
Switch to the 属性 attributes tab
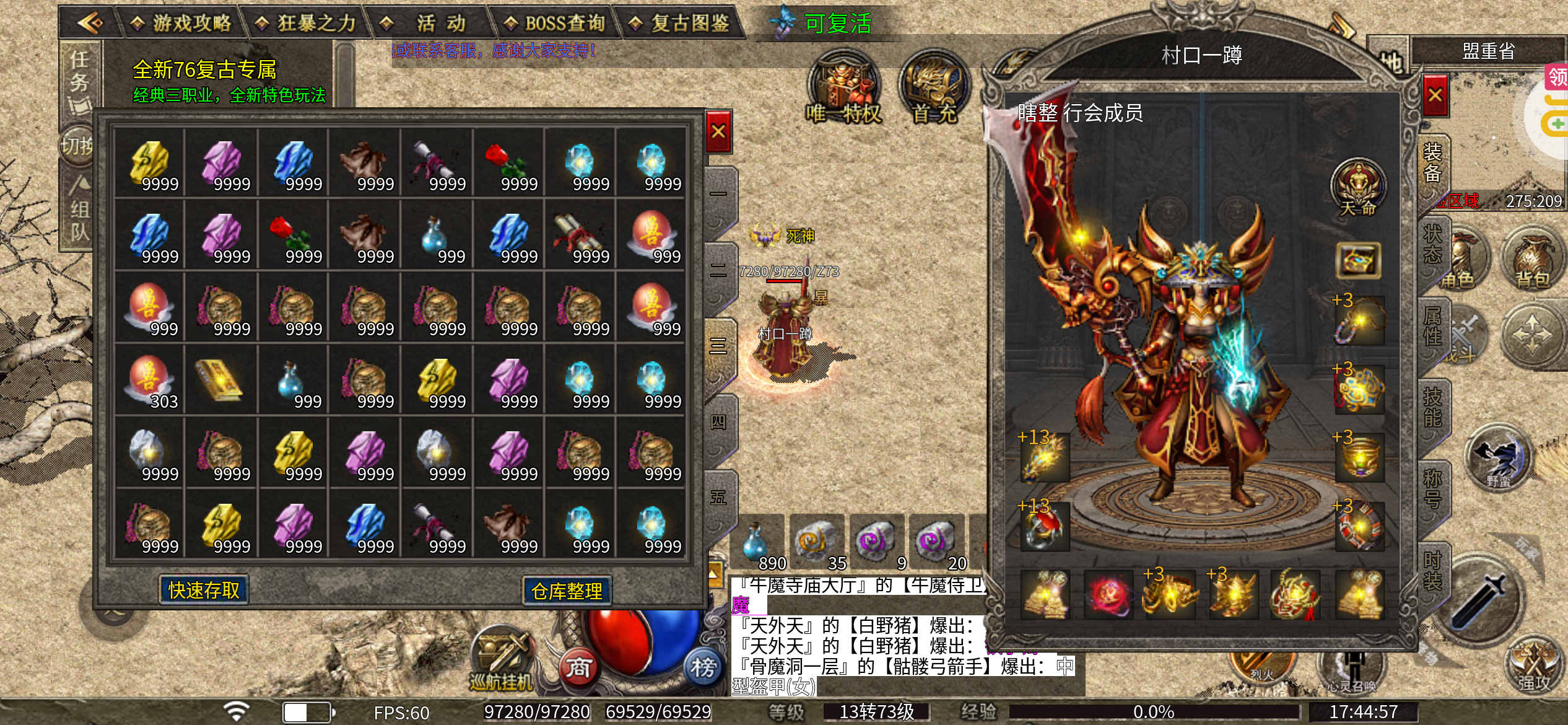(x=1432, y=327)
